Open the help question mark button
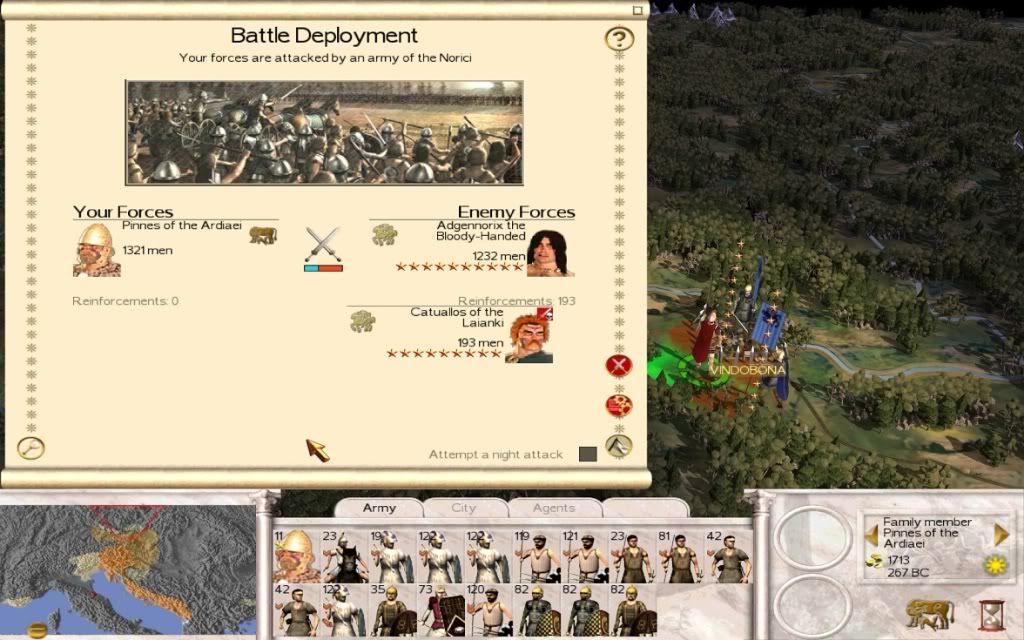The height and width of the screenshot is (640, 1024). 620,40
